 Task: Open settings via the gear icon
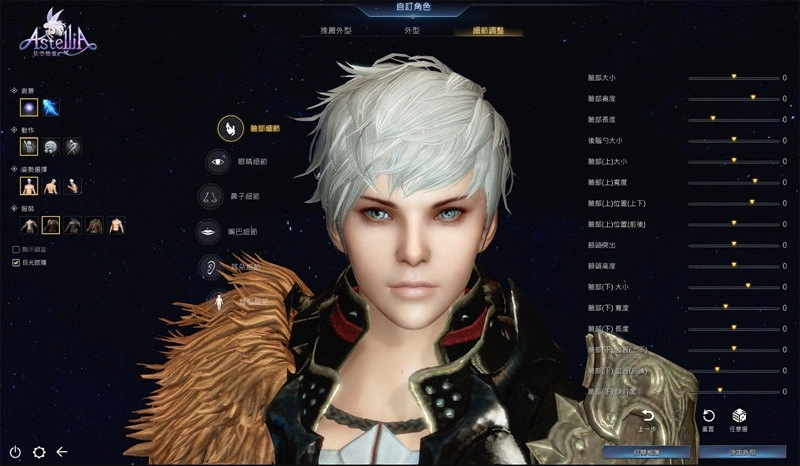(39, 452)
